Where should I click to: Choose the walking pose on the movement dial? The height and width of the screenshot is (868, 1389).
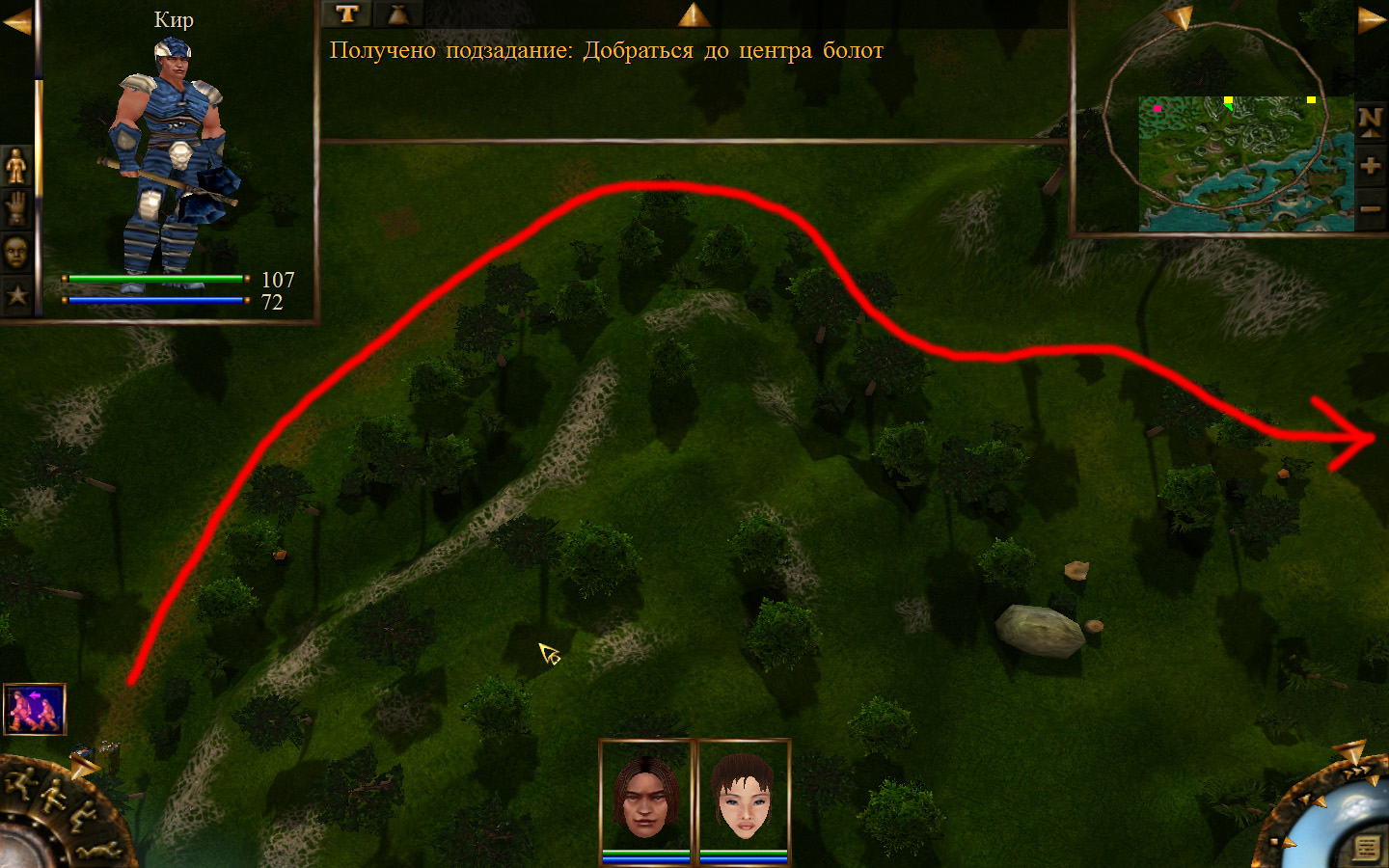tap(51, 797)
